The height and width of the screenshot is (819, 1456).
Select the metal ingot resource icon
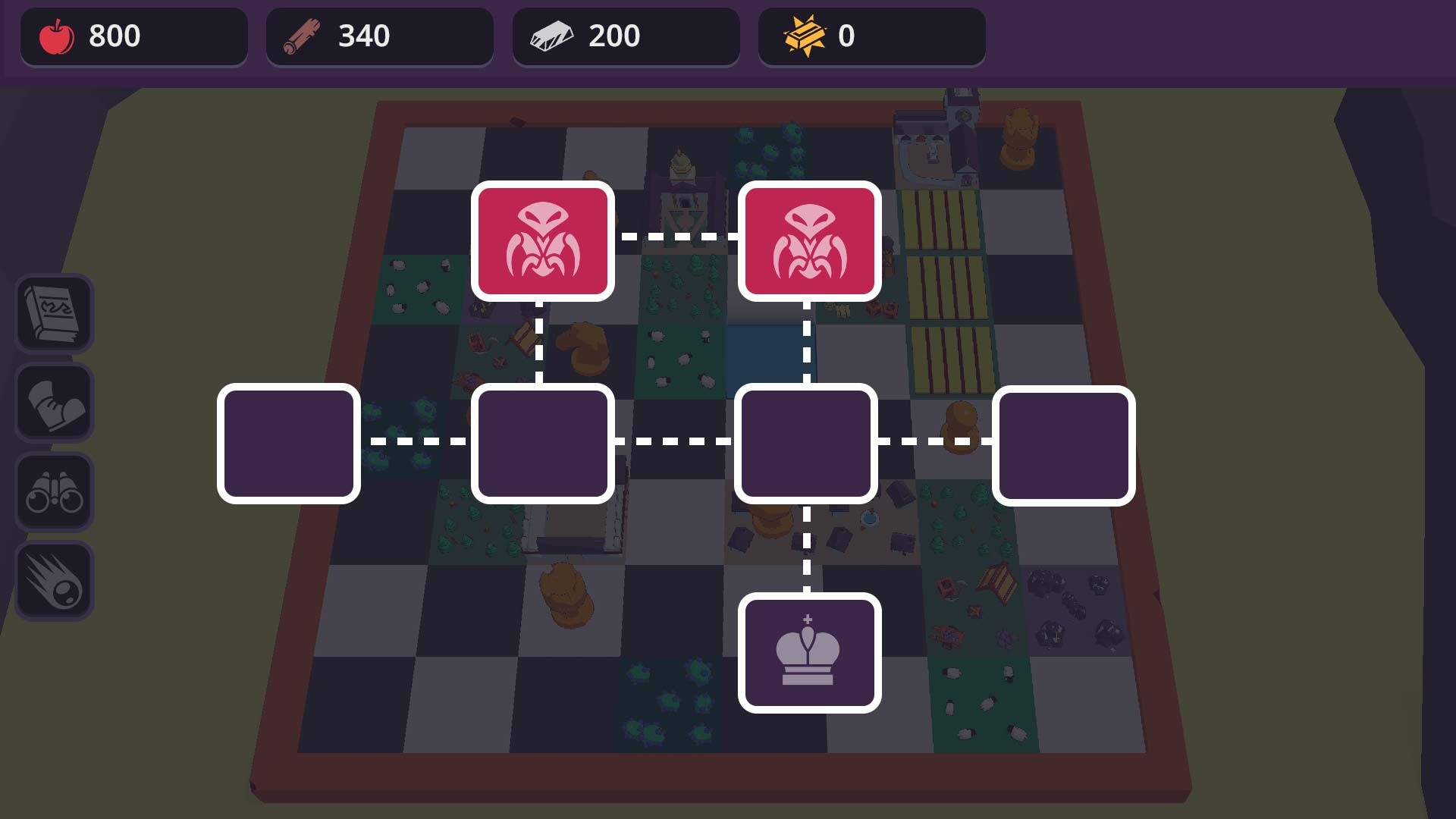554,35
